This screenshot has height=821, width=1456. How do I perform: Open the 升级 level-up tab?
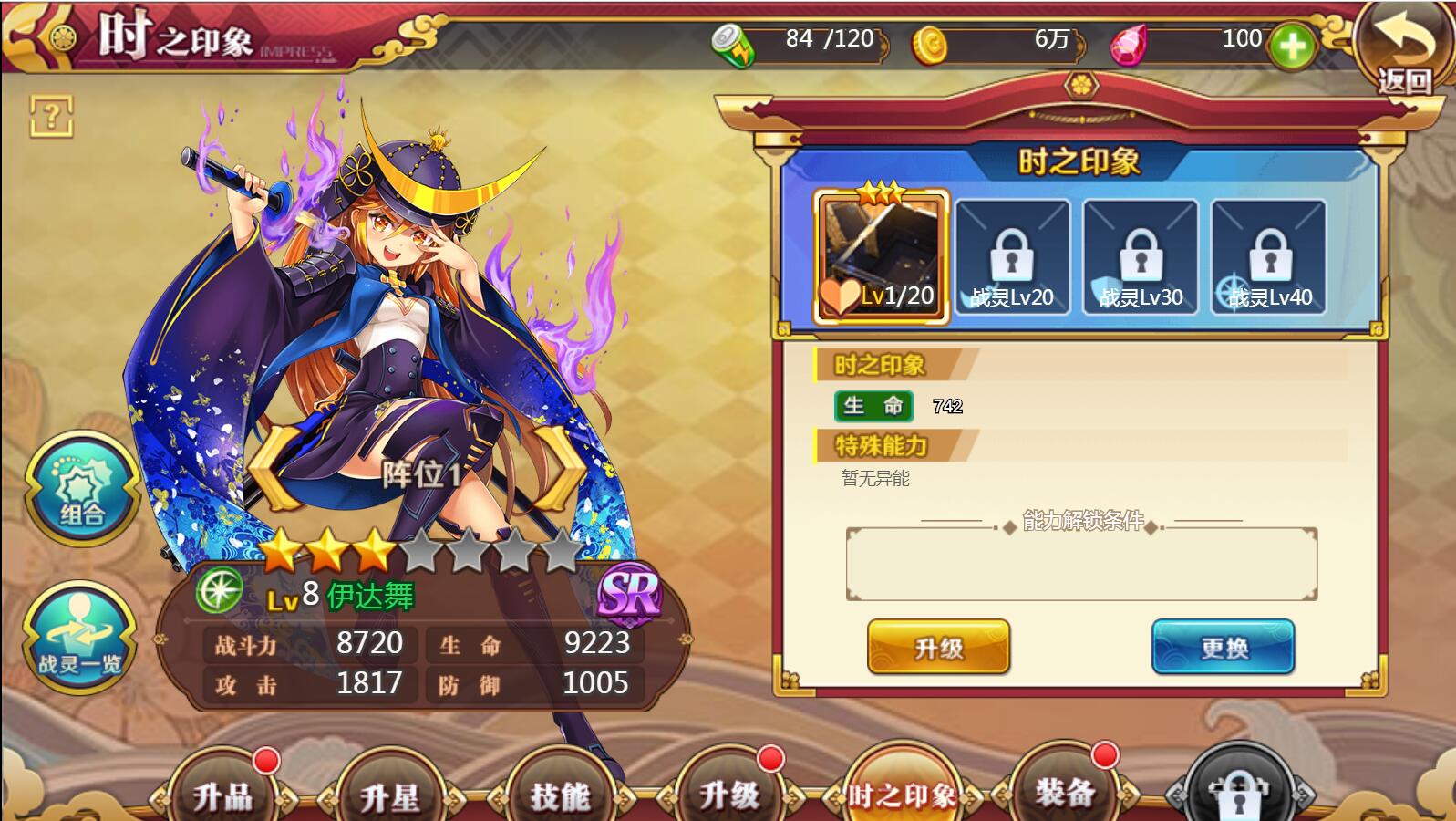728,792
